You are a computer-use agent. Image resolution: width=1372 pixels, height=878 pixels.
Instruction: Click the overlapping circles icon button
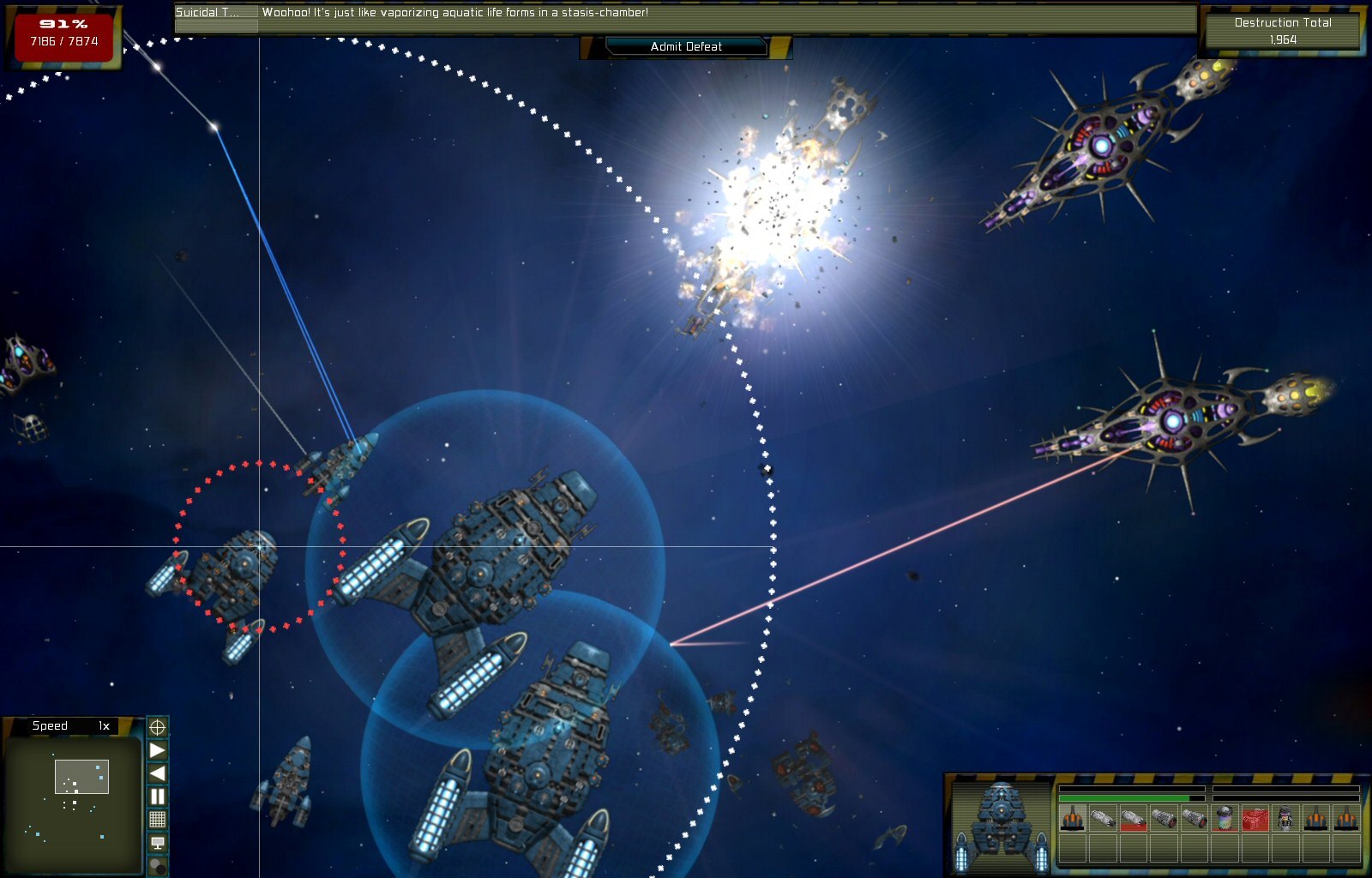pyautogui.click(x=158, y=866)
